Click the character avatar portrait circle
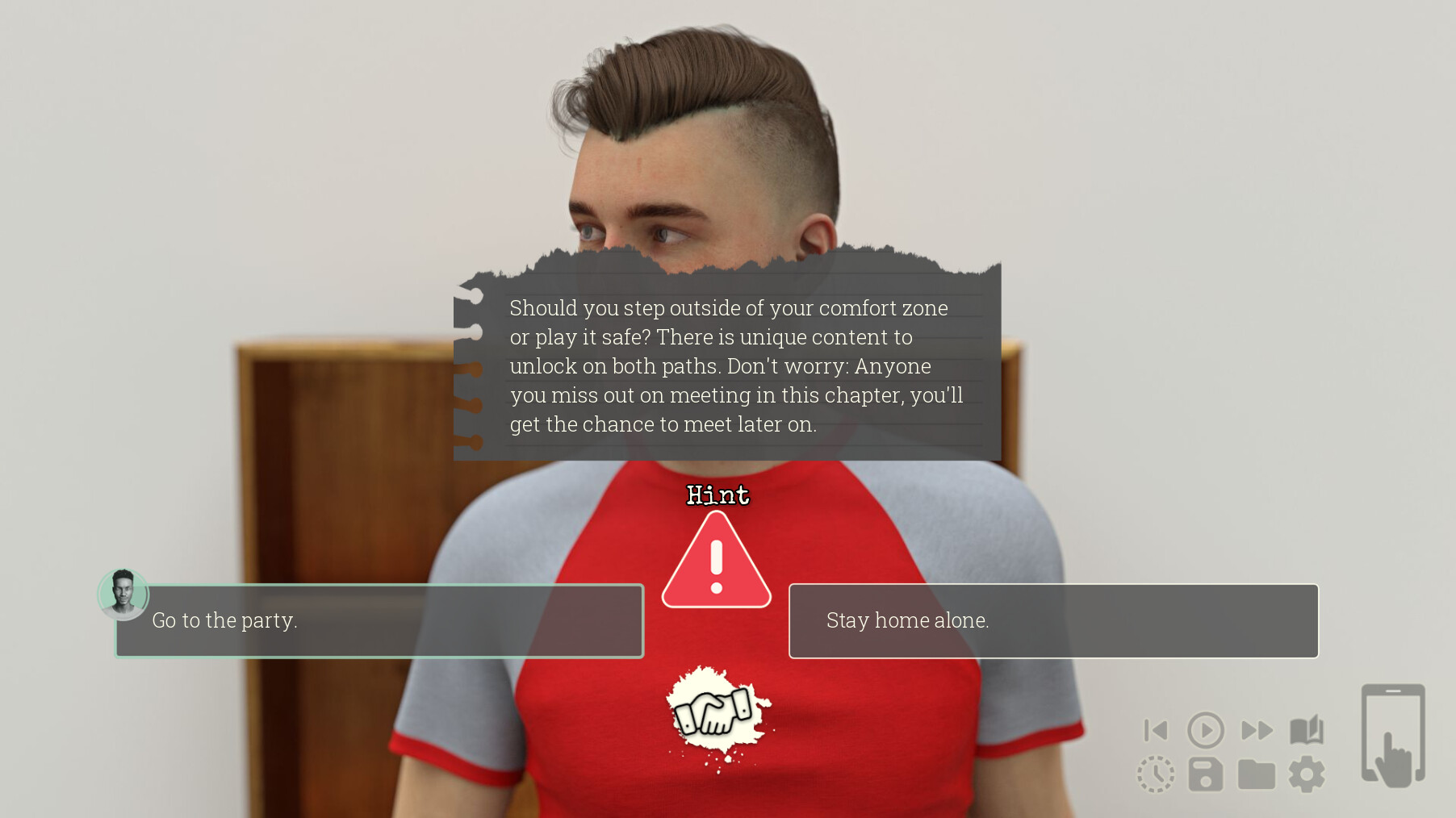 [x=123, y=595]
